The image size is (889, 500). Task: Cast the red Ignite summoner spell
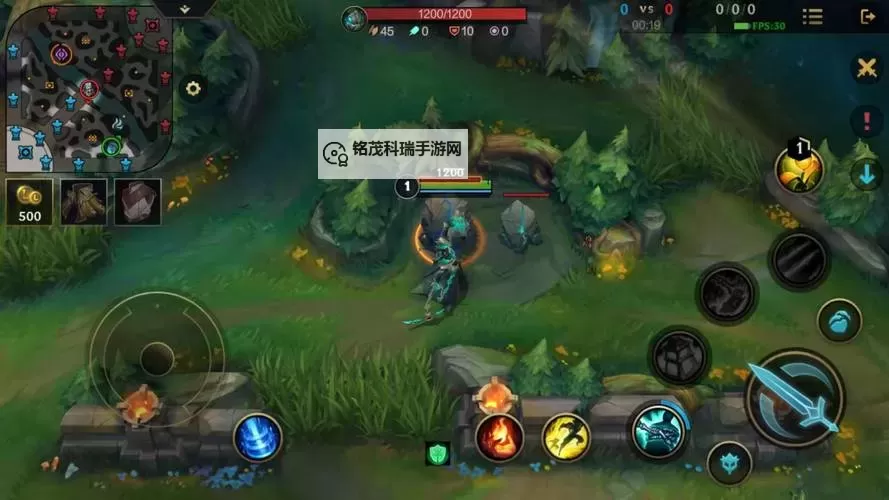[x=499, y=437]
